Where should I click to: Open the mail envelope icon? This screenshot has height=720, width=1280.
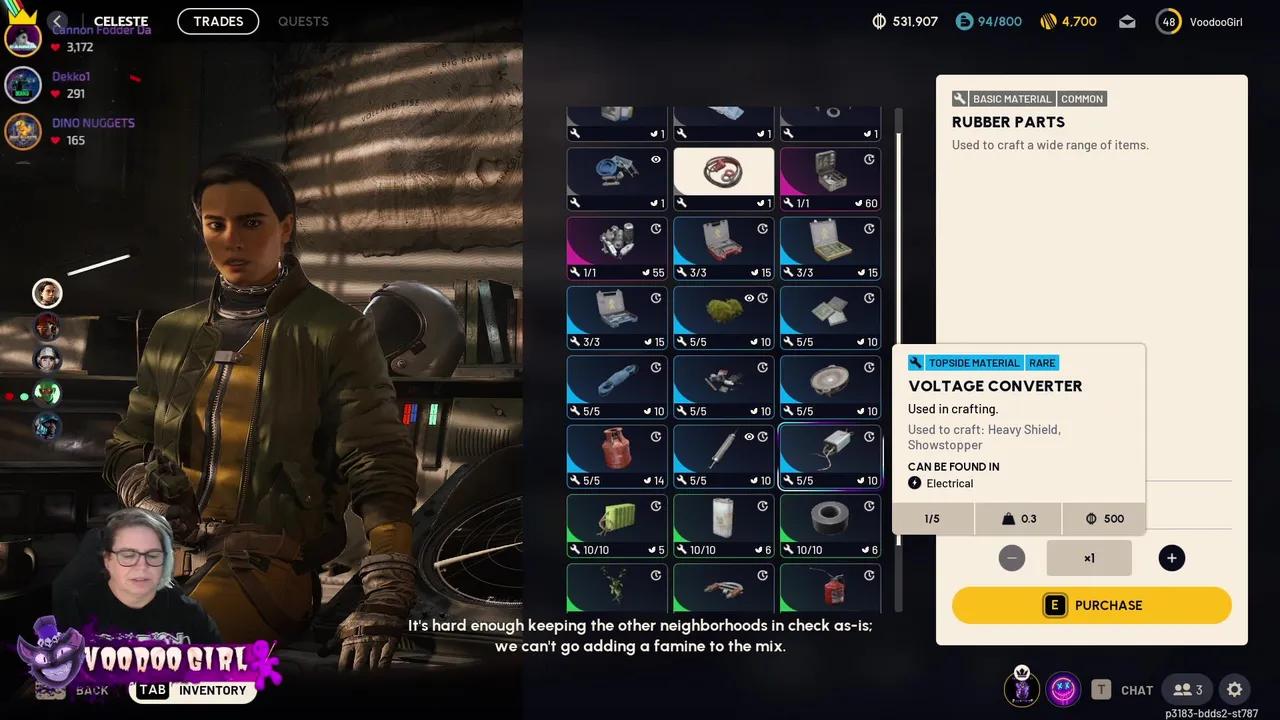click(1127, 22)
